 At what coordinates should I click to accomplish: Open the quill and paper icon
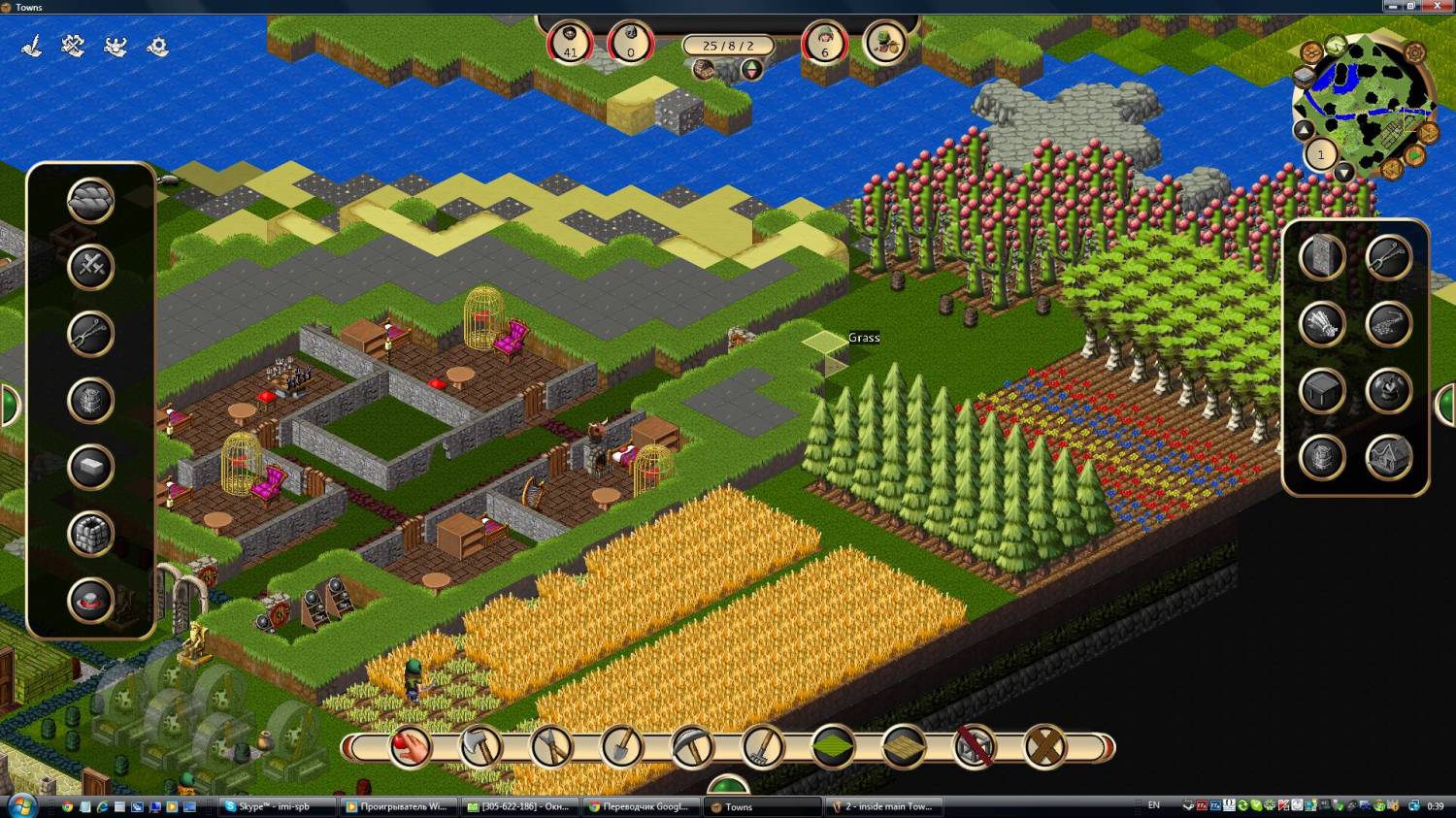point(32,46)
